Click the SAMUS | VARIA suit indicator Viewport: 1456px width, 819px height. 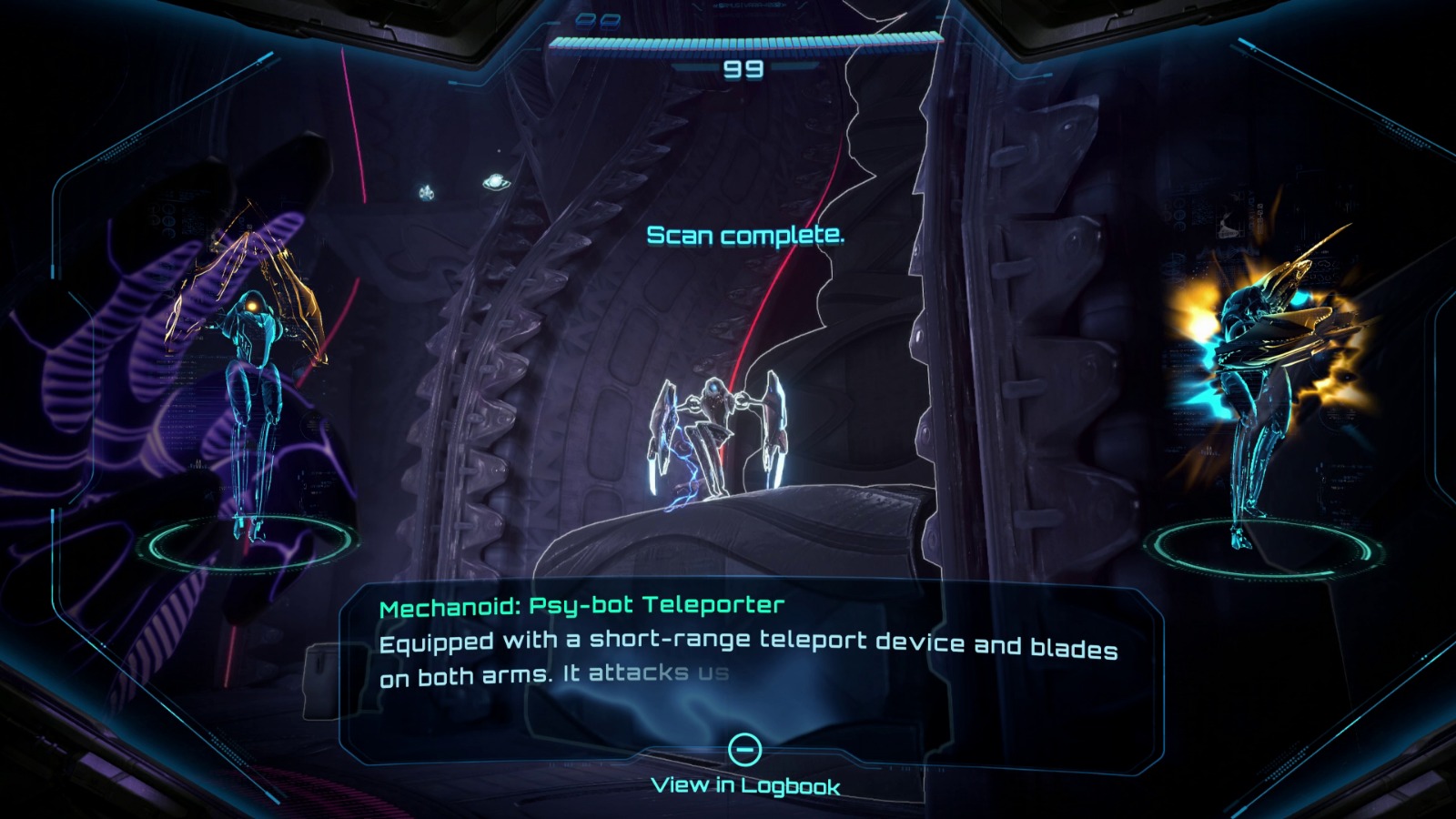pyautogui.click(x=748, y=5)
